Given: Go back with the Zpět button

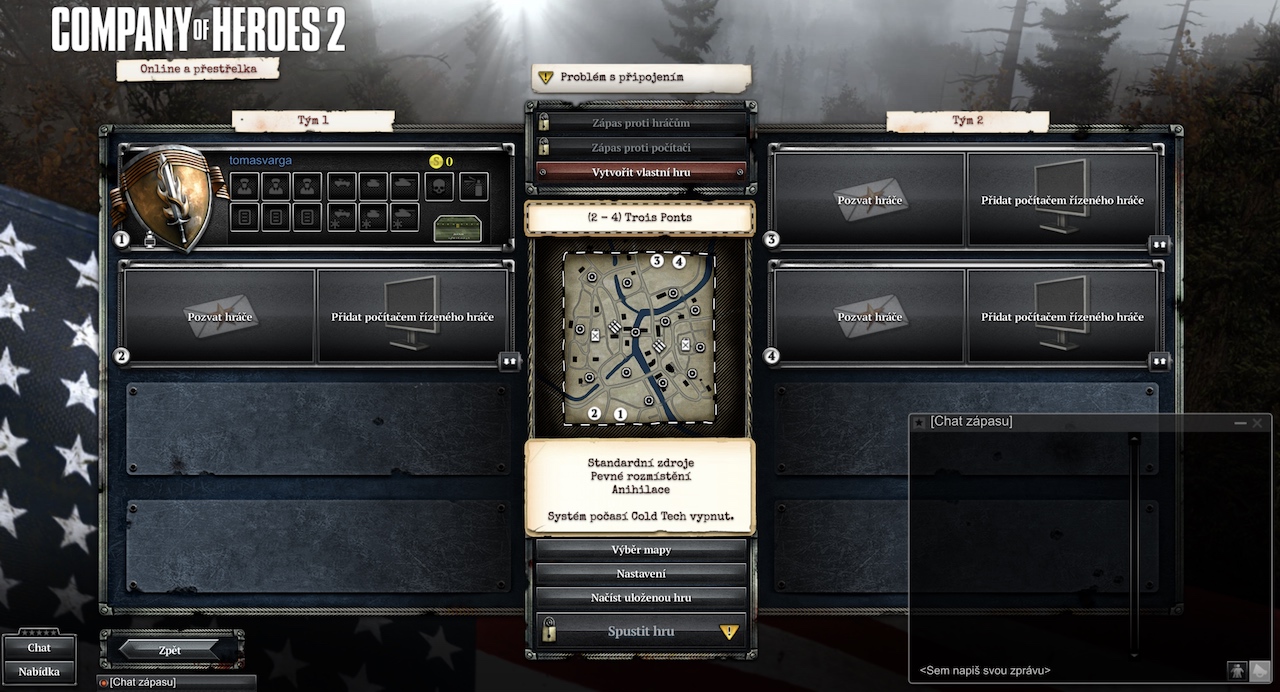Looking at the screenshot, I should click(x=170, y=650).
